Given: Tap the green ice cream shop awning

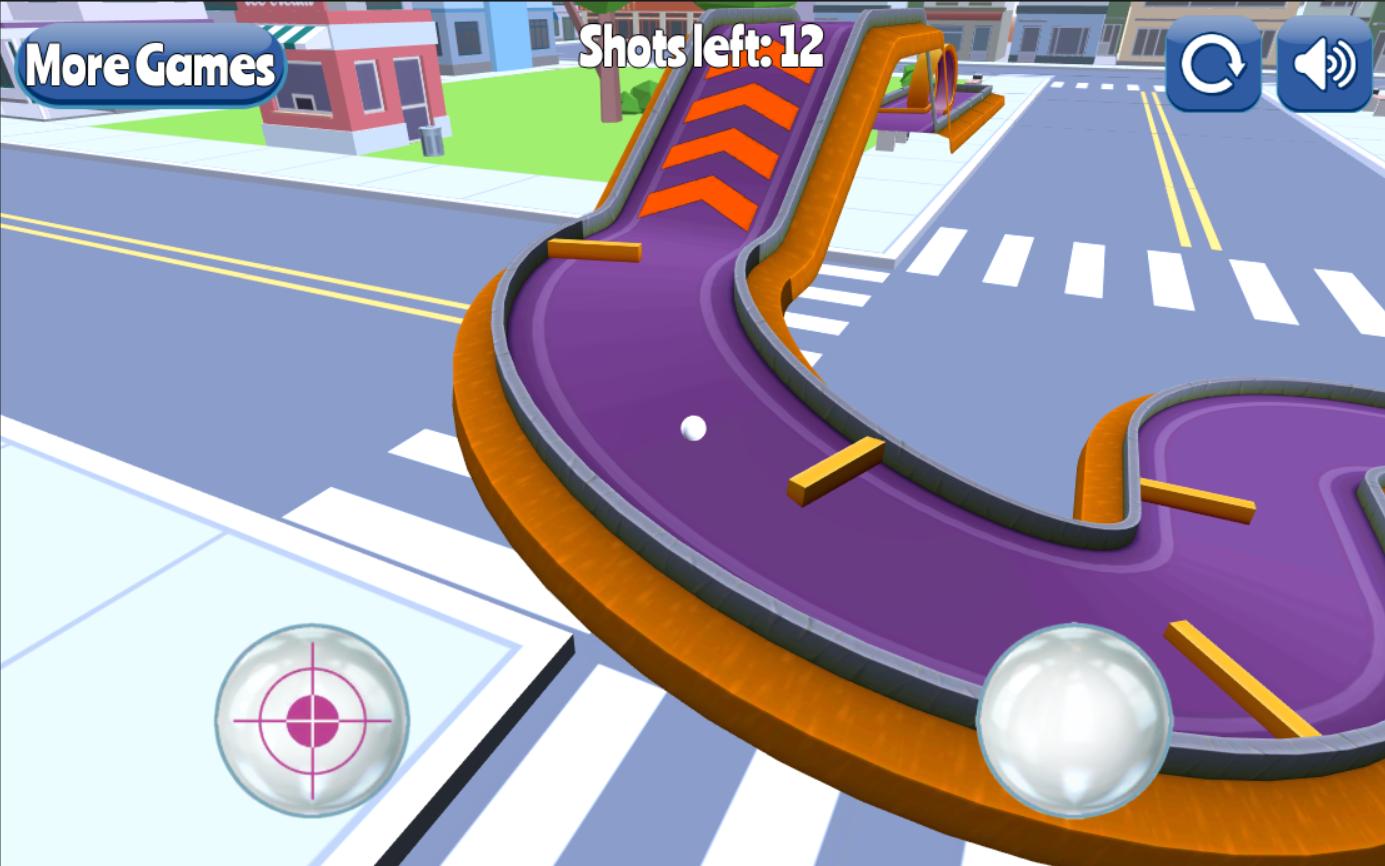Looking at the screenshot, I should [x=289, y=33].
